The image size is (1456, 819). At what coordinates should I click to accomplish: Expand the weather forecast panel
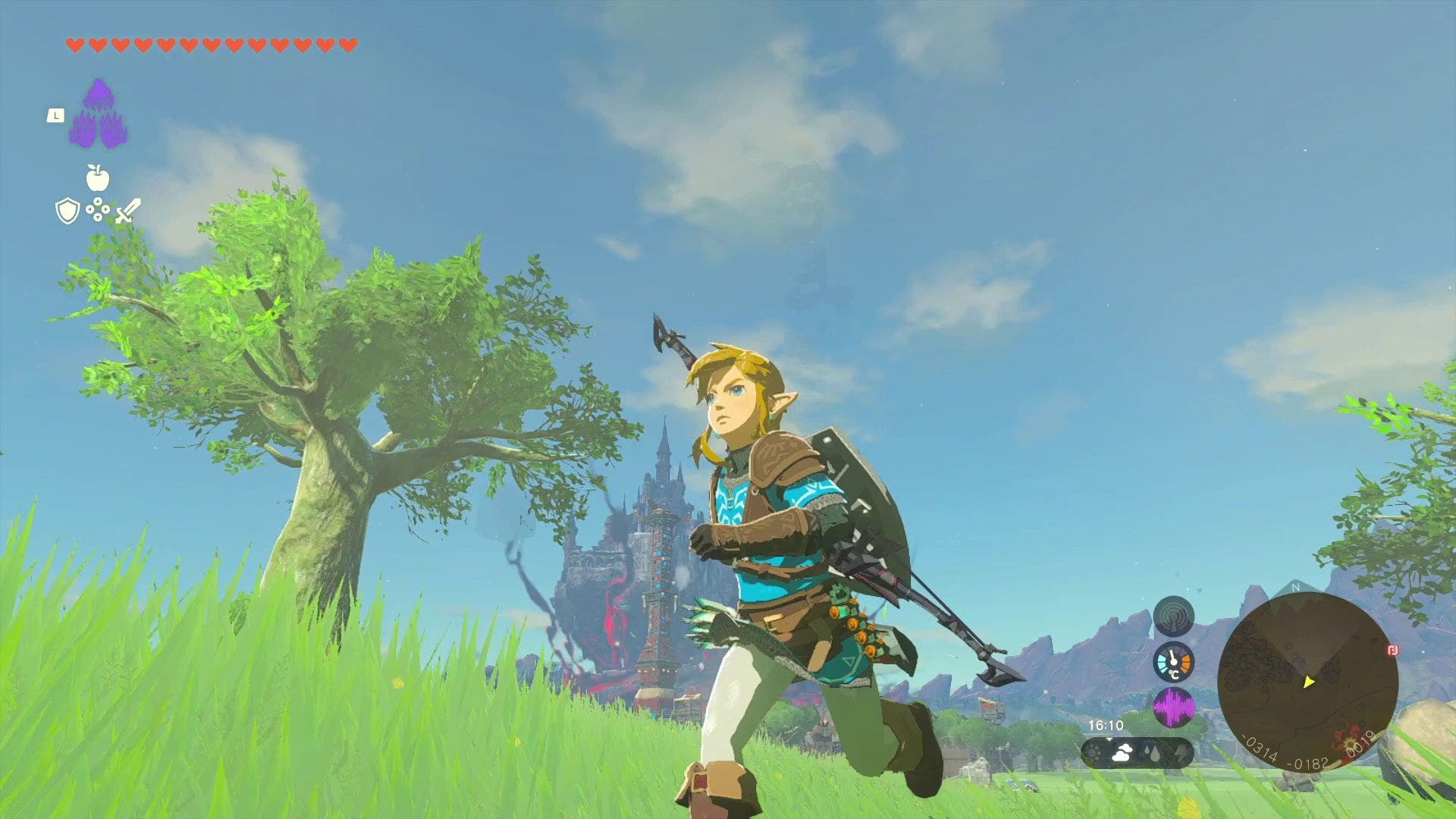(x=1136, y=754)
